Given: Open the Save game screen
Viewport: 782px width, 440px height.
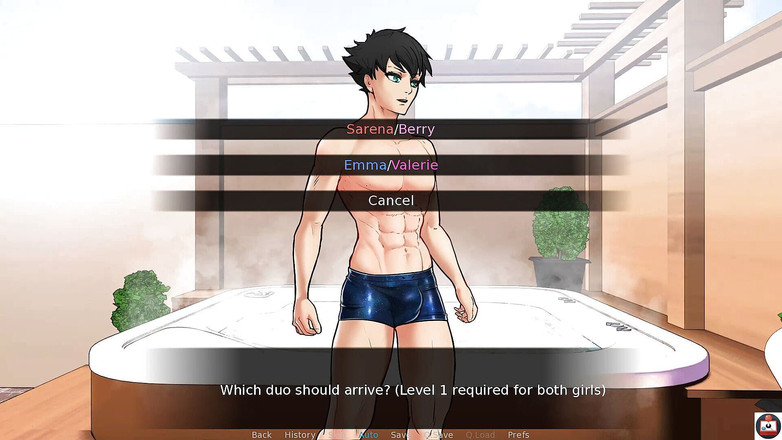Looking at the screenshot, I should (400, 435).
